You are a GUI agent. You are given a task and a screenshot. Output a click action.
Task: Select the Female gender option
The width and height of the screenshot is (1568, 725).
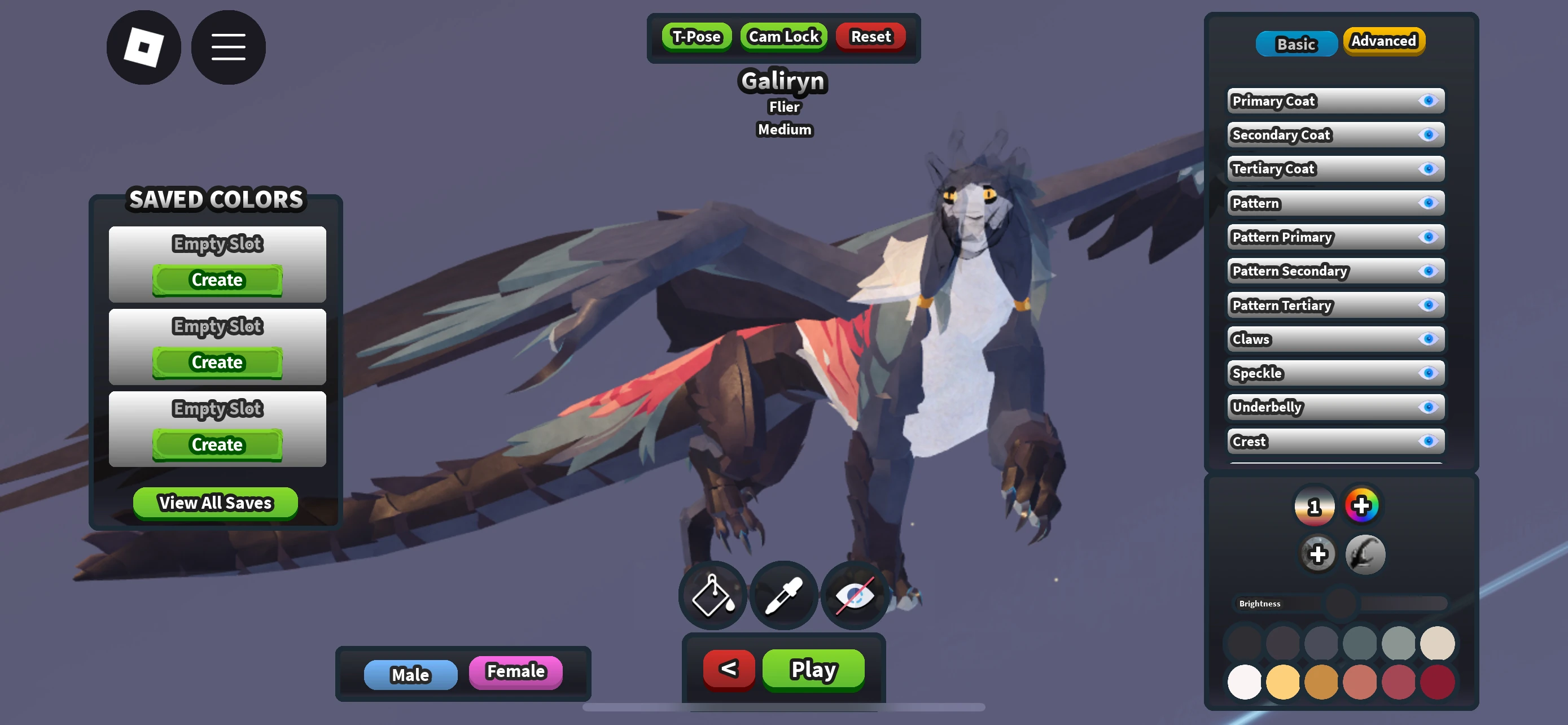[x=515, y=671]
